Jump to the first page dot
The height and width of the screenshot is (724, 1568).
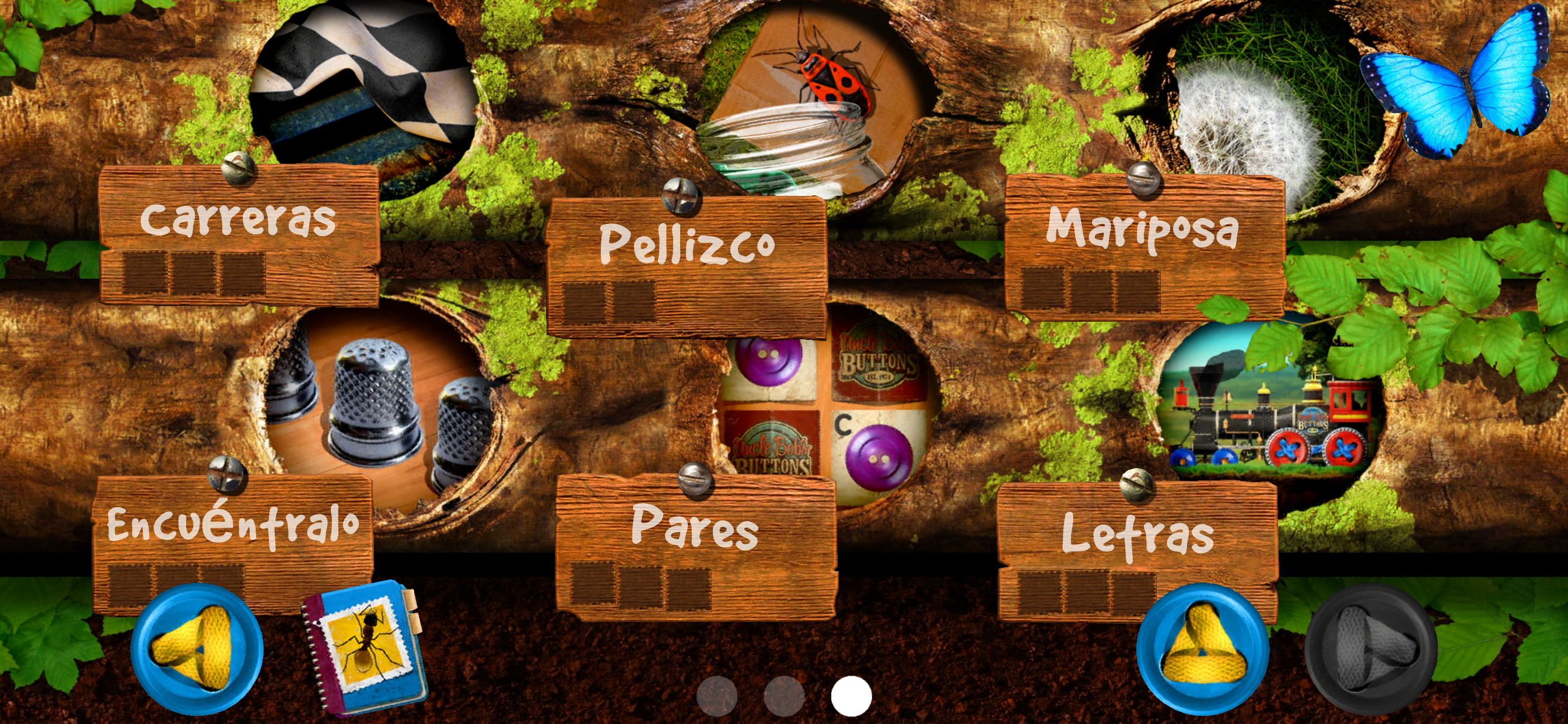click(716, 696)
